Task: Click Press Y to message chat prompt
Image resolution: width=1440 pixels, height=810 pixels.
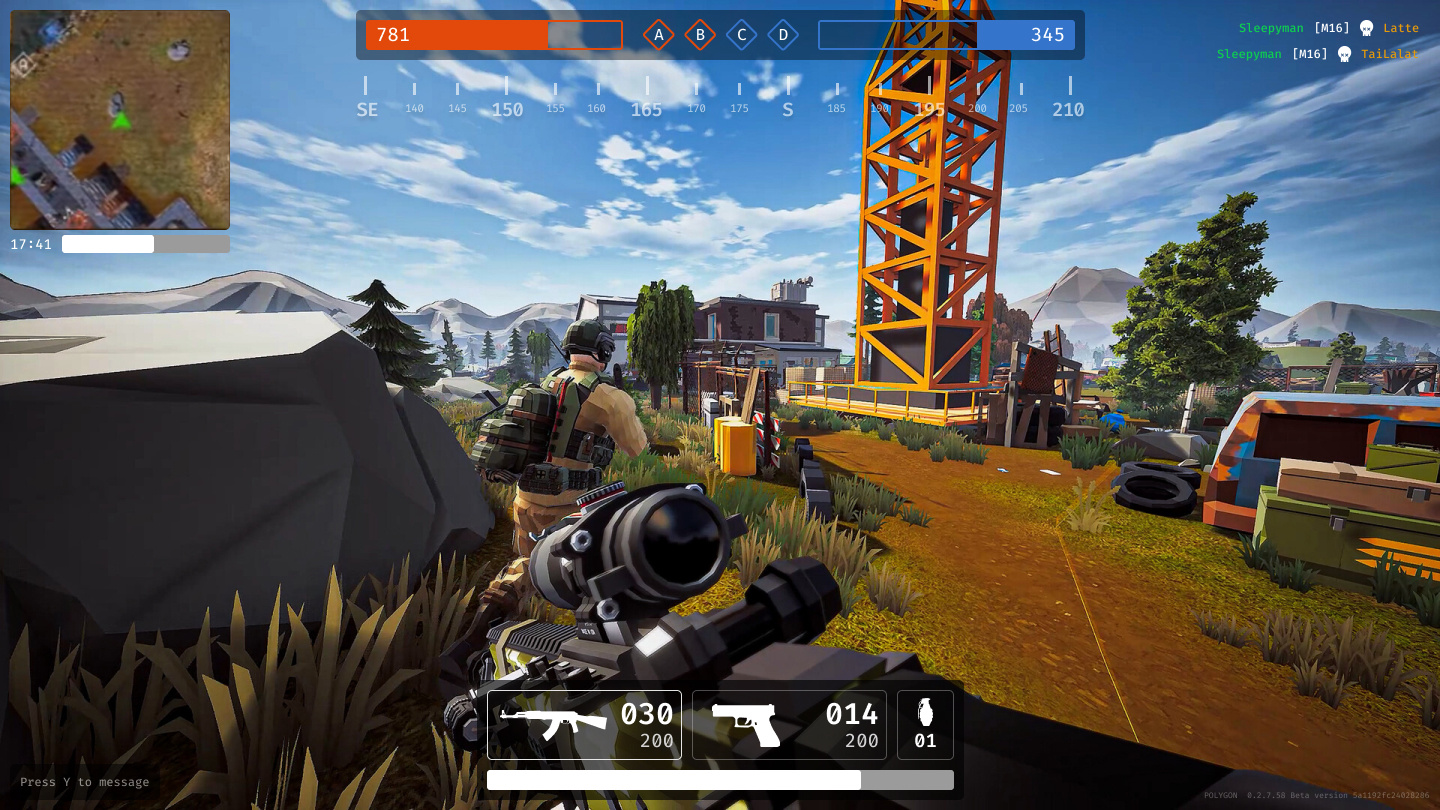Action: pyautogui.click(x=84, y=782)
